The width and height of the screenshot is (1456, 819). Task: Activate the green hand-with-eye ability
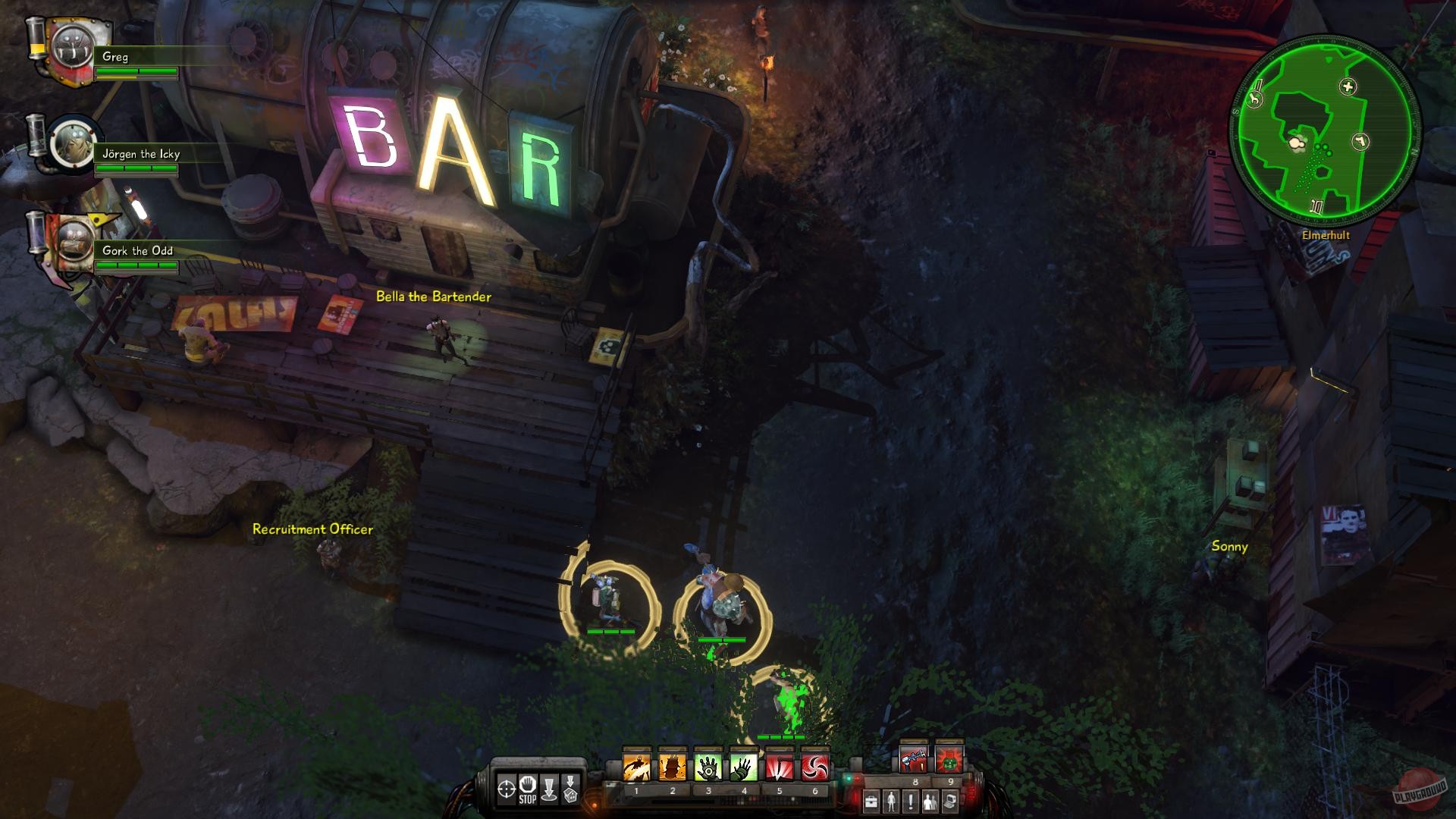708,767
